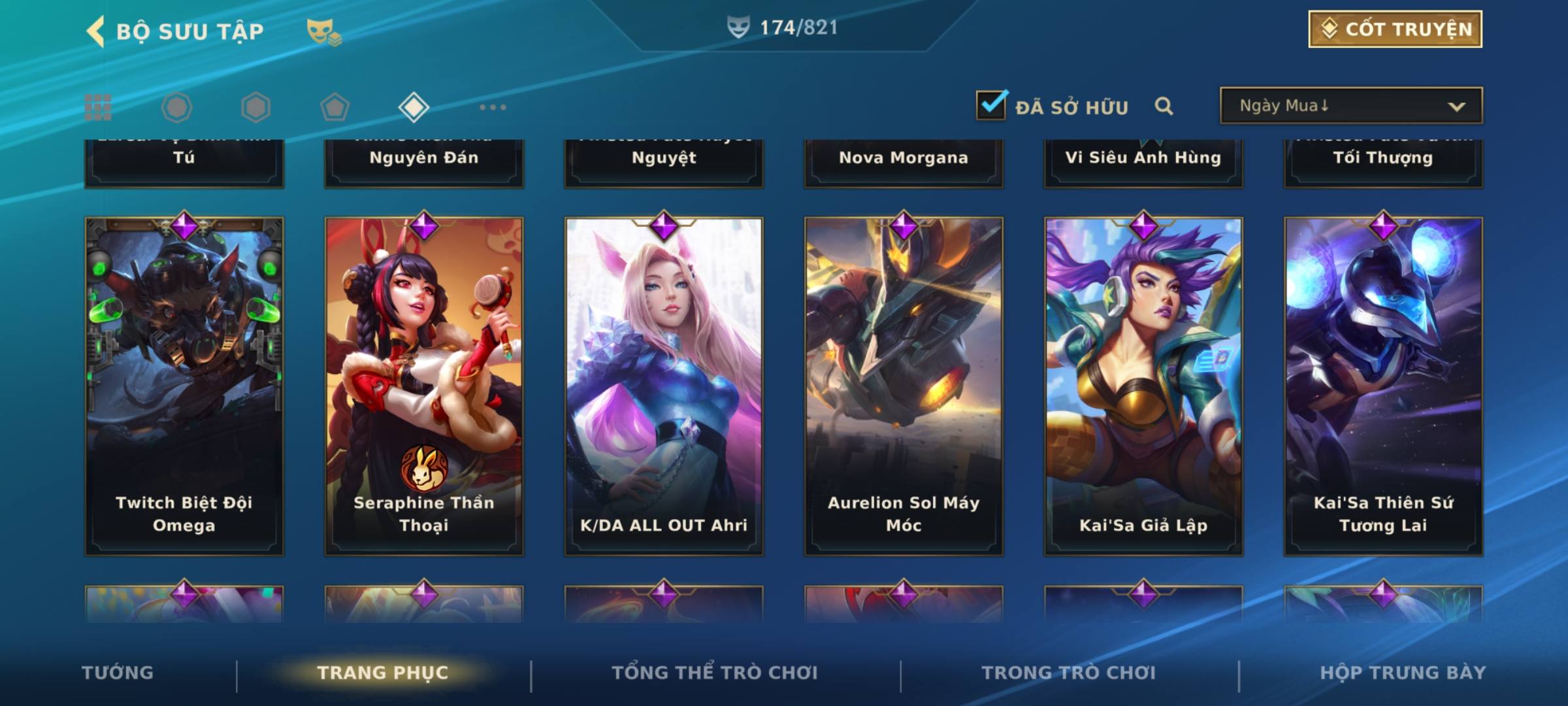Select the Twitch Biệt Đội Omega skin
Viewport: 1568px width, 706px height.
184,386
